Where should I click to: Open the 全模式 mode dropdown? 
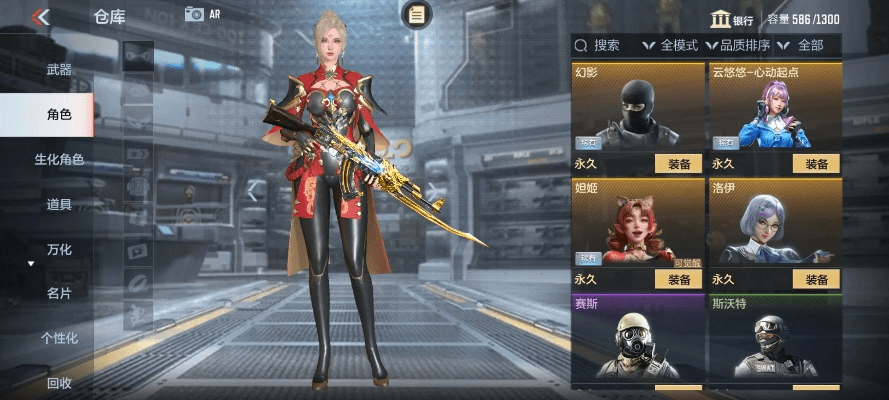(672, 45)
